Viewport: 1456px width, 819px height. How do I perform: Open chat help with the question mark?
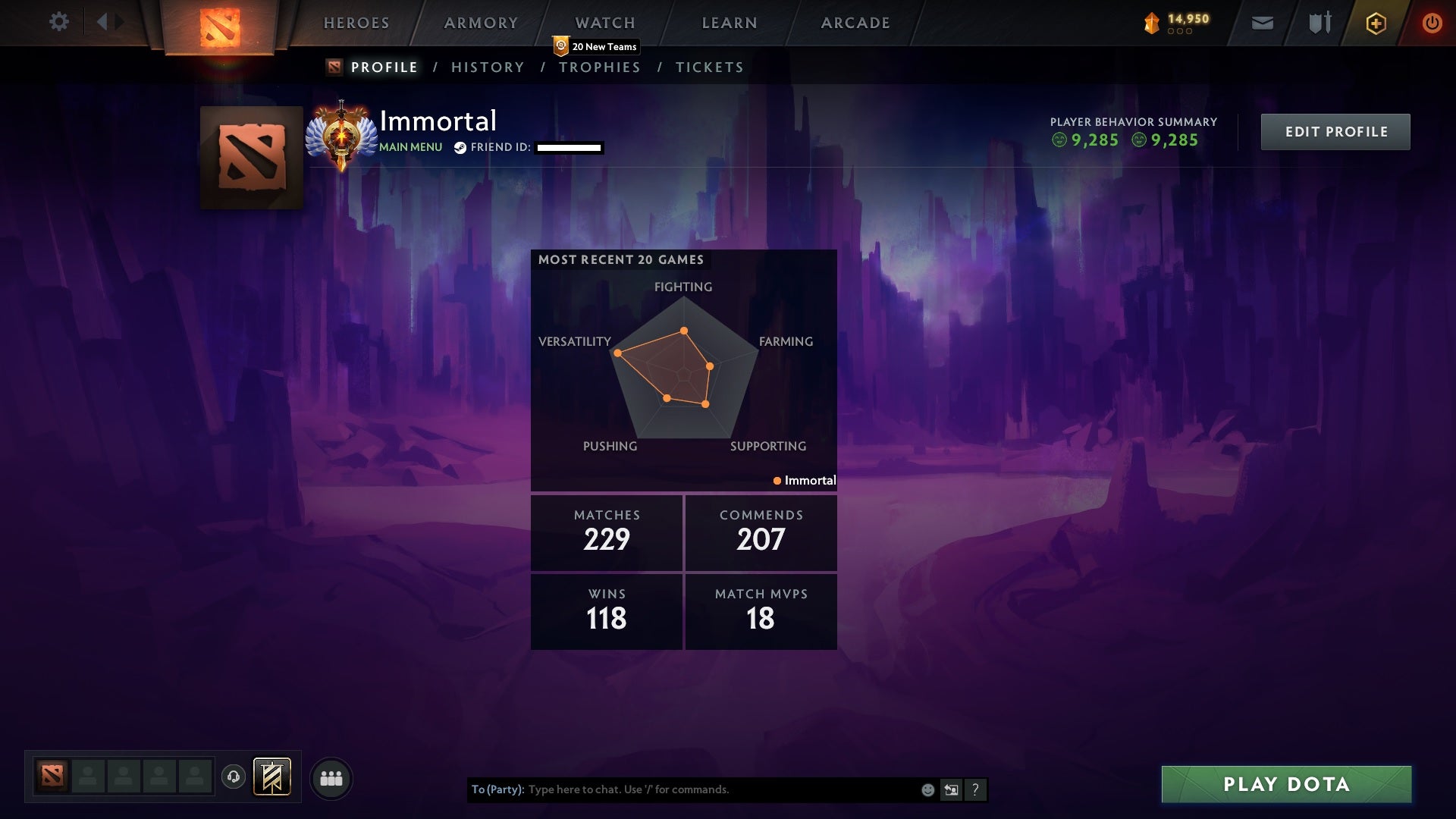pos(975,789)
